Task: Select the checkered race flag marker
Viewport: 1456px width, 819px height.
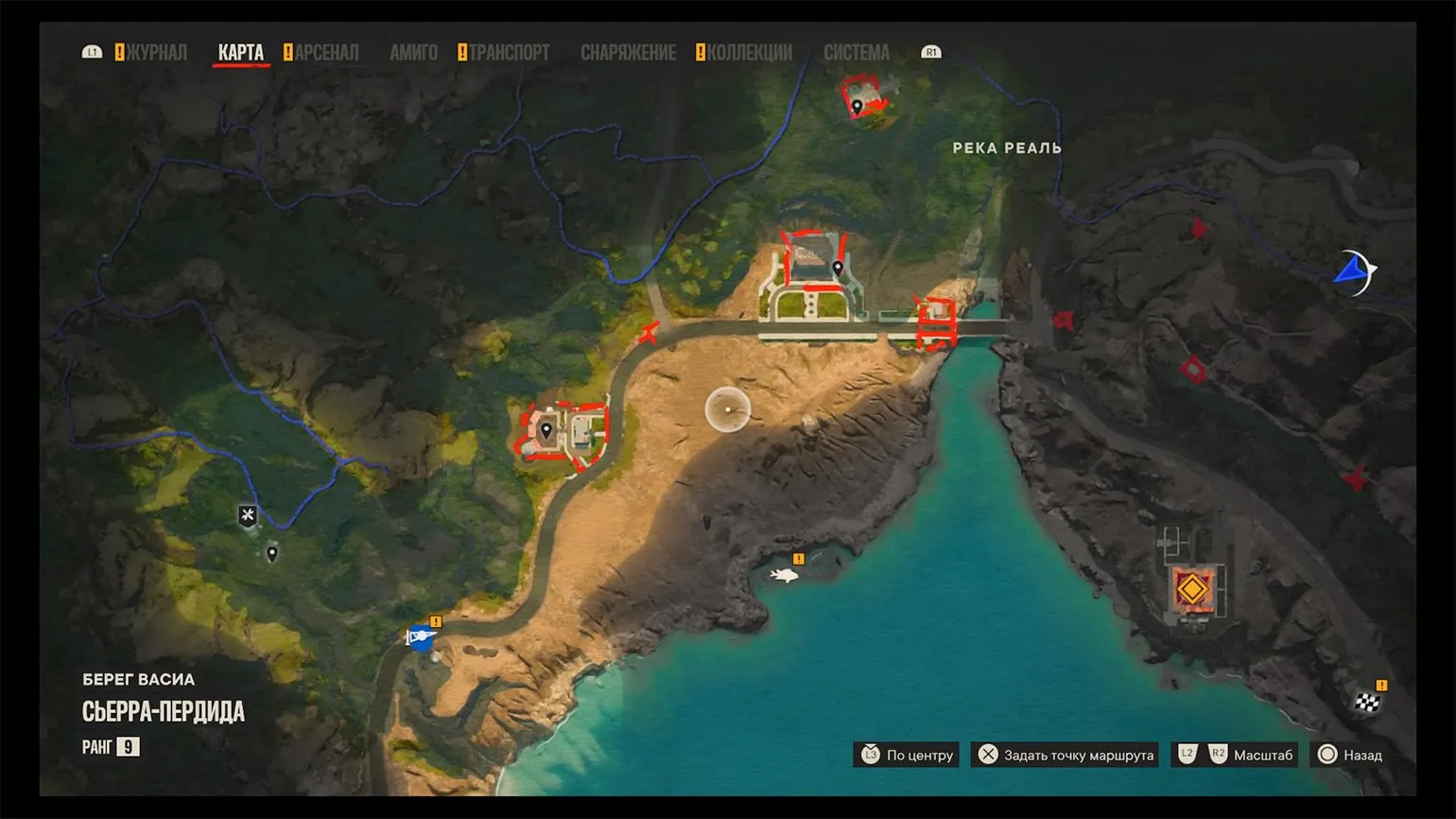Action: click(x=1367, y=702)
